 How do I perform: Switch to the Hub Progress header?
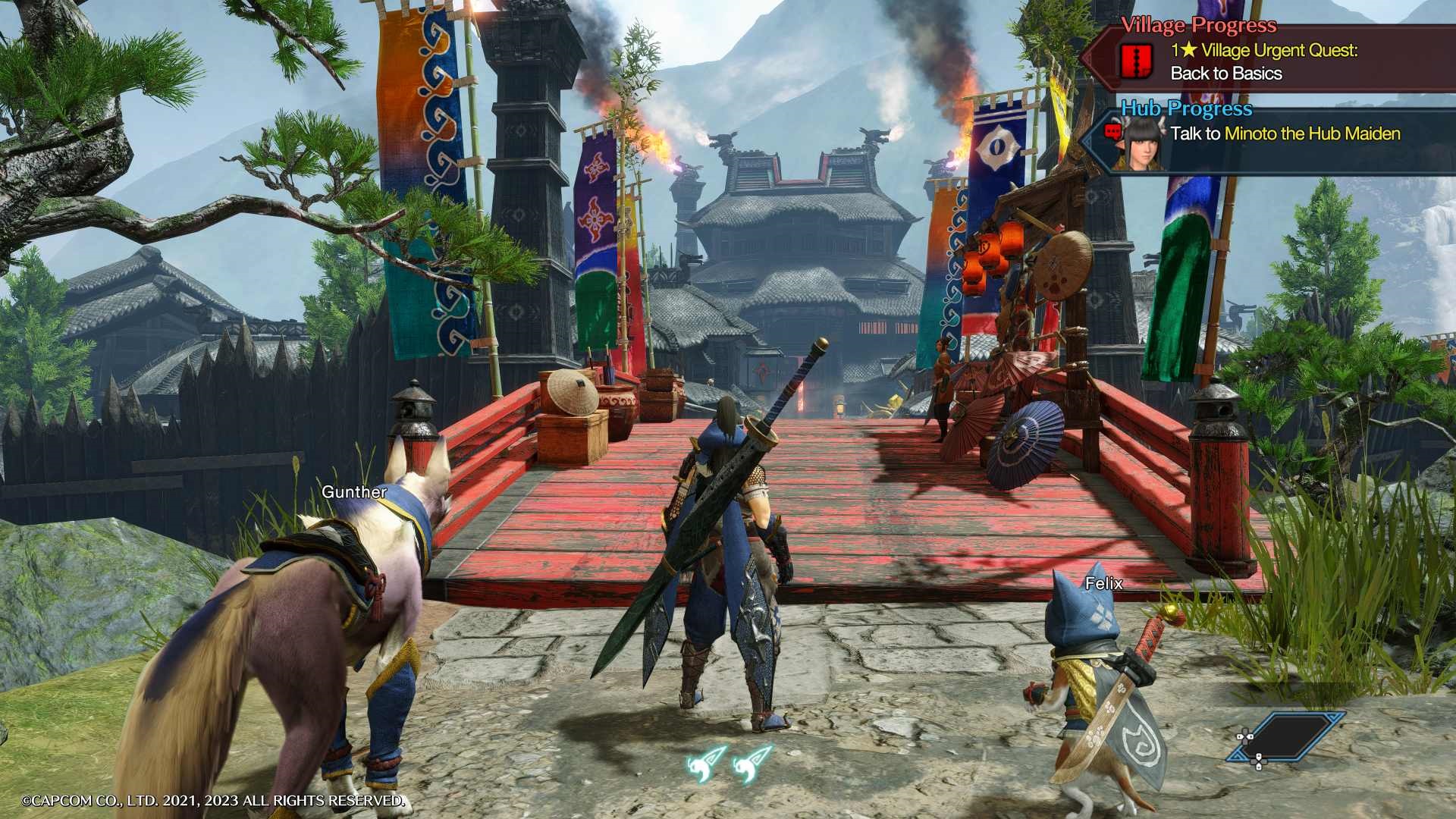coord(1187,108)
